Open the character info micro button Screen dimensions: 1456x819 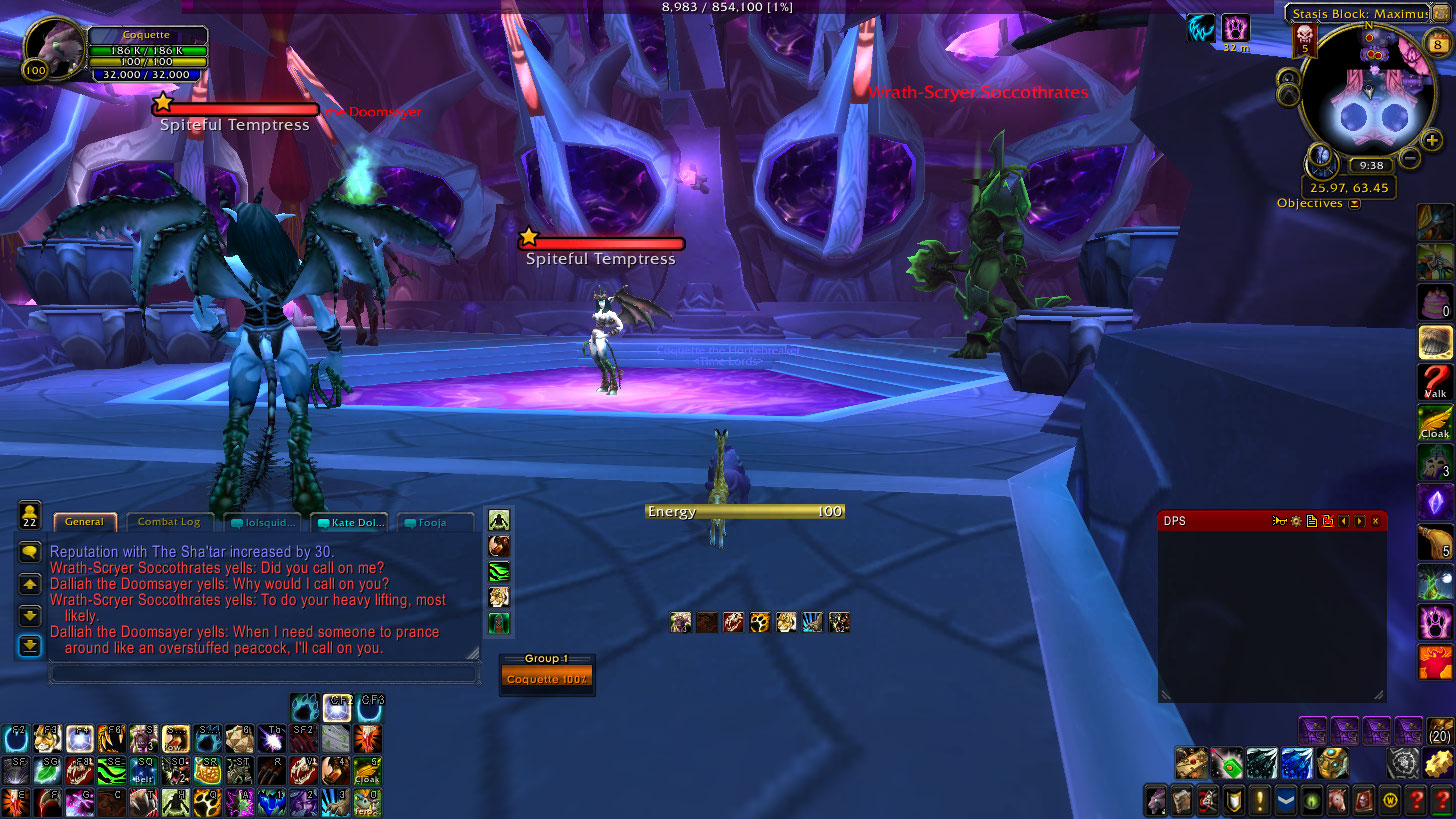pyautogui.click(x=1155, y=801)
